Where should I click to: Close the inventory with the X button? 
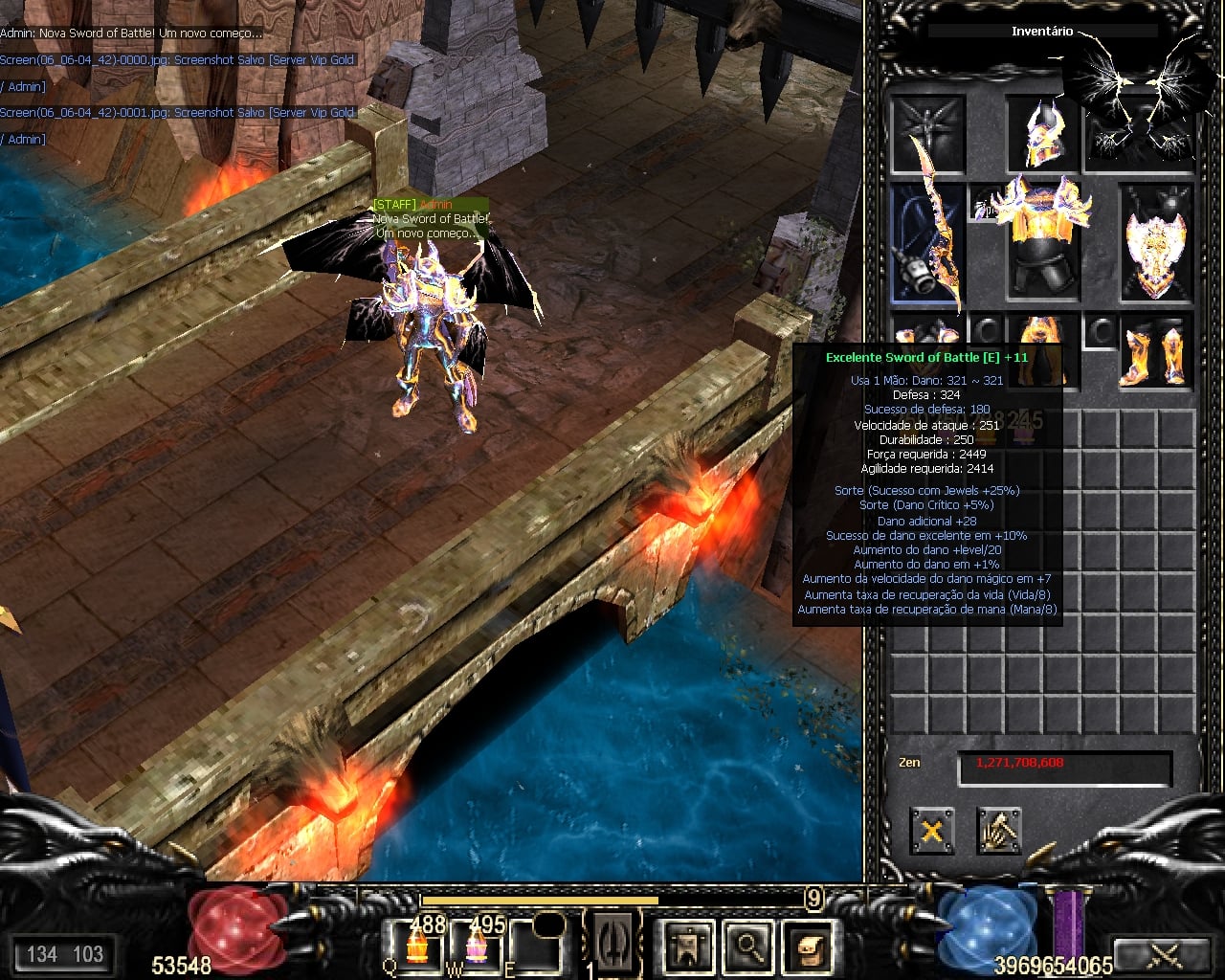[x=931, y=830]
